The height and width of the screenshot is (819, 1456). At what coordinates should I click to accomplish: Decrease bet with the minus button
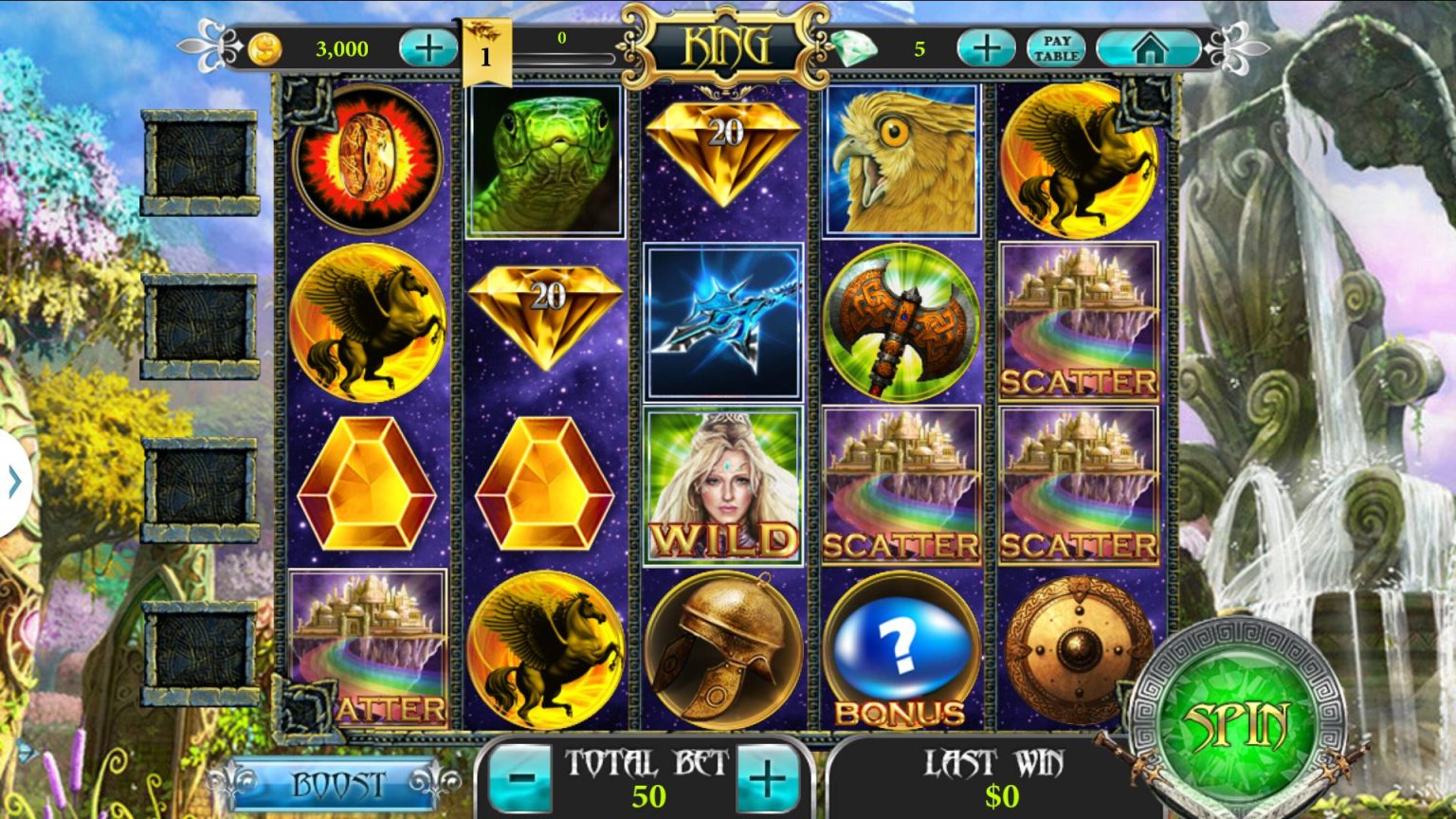[519, 778]
